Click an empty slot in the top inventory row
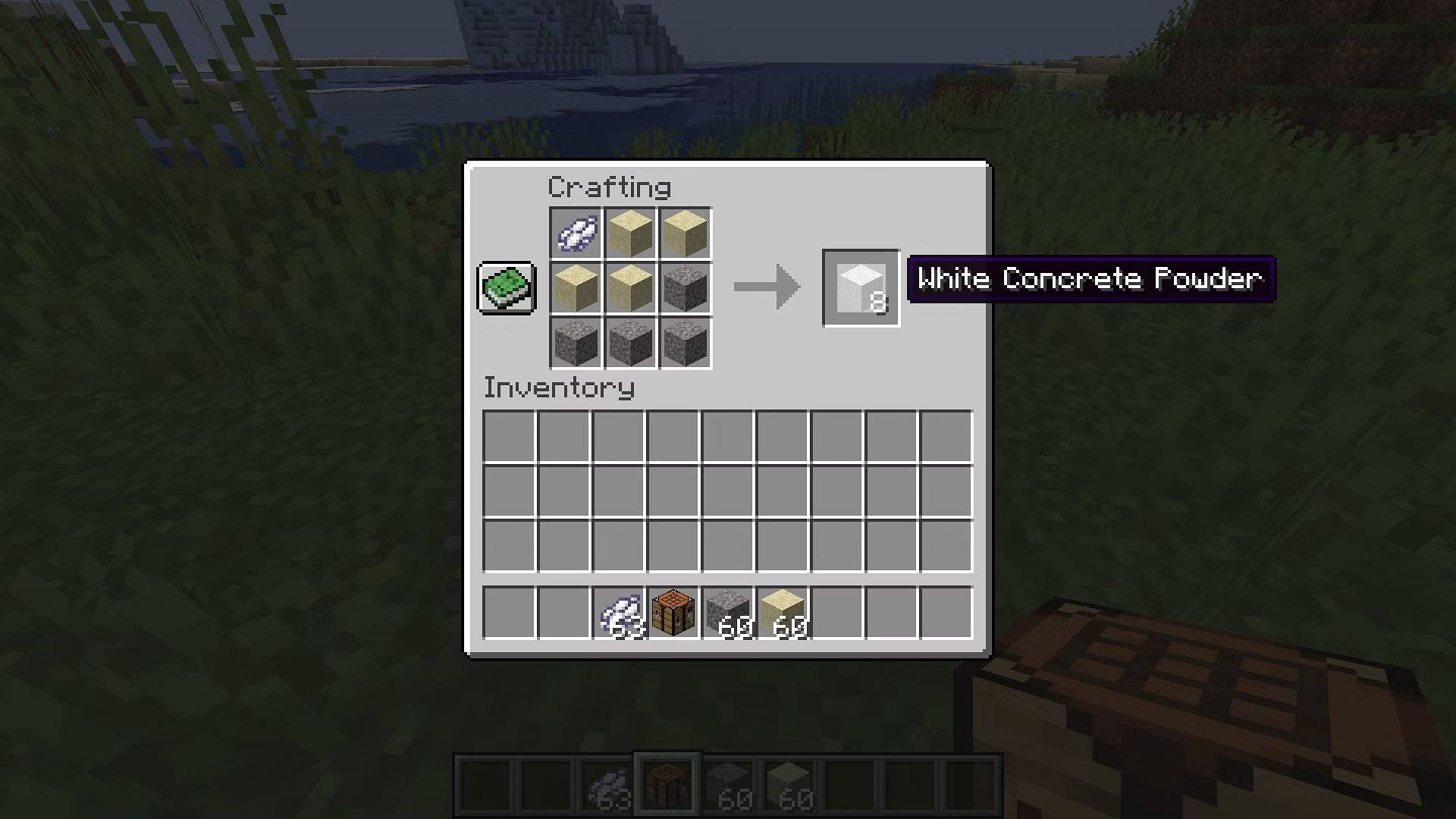The image size is (1456, 819). point(507,434)
